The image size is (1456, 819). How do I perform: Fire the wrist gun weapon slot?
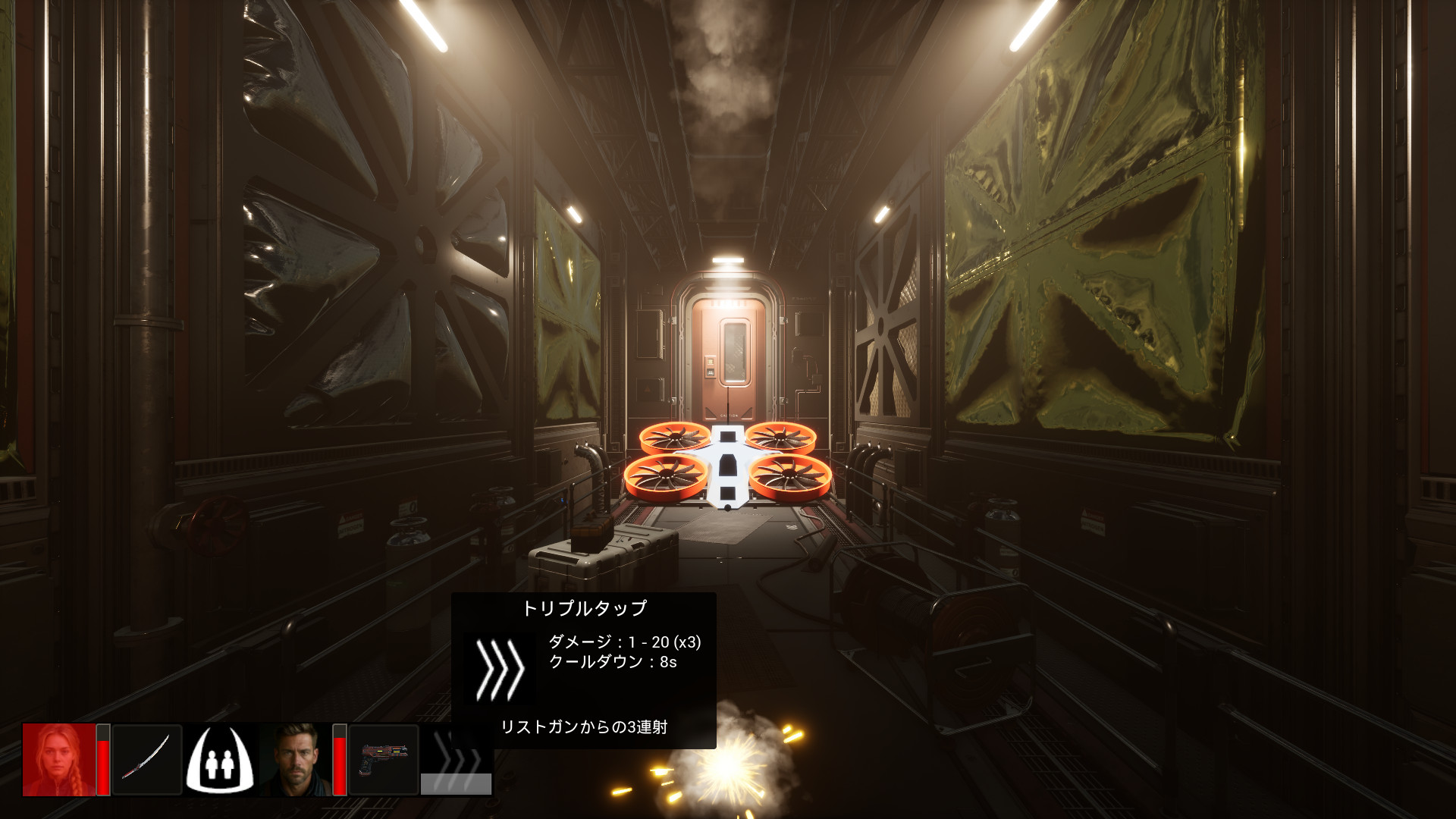pyautogui.click(x=384, y=759)
